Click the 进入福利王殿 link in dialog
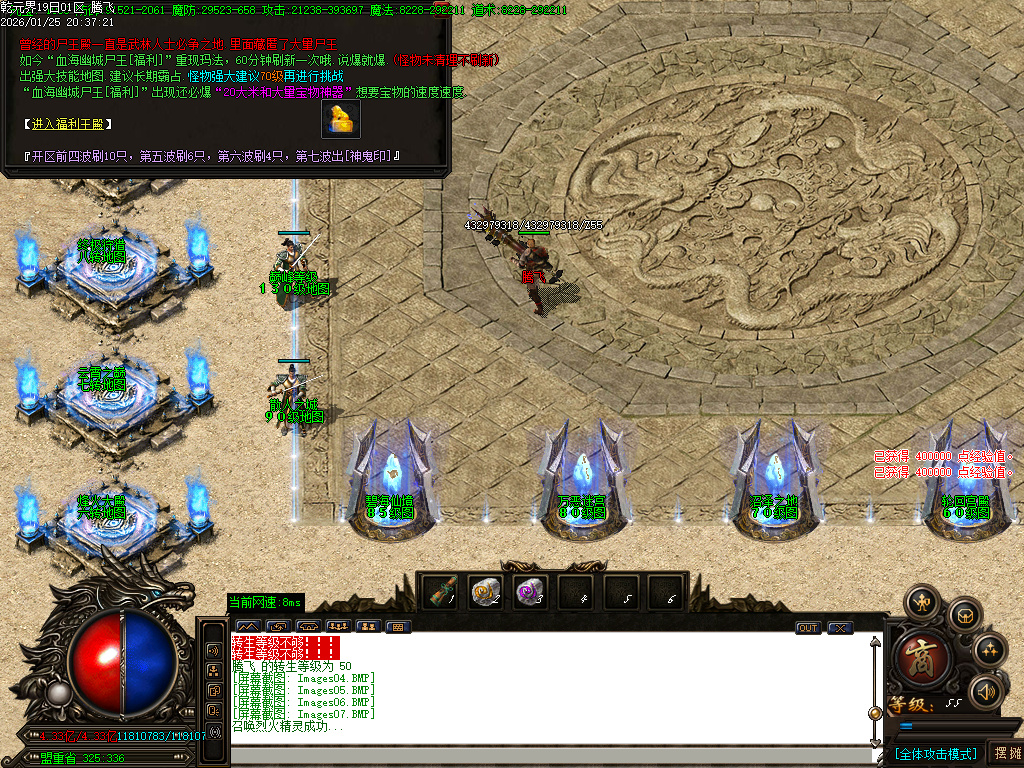The image size is (1024, 768). click(67, 124)
